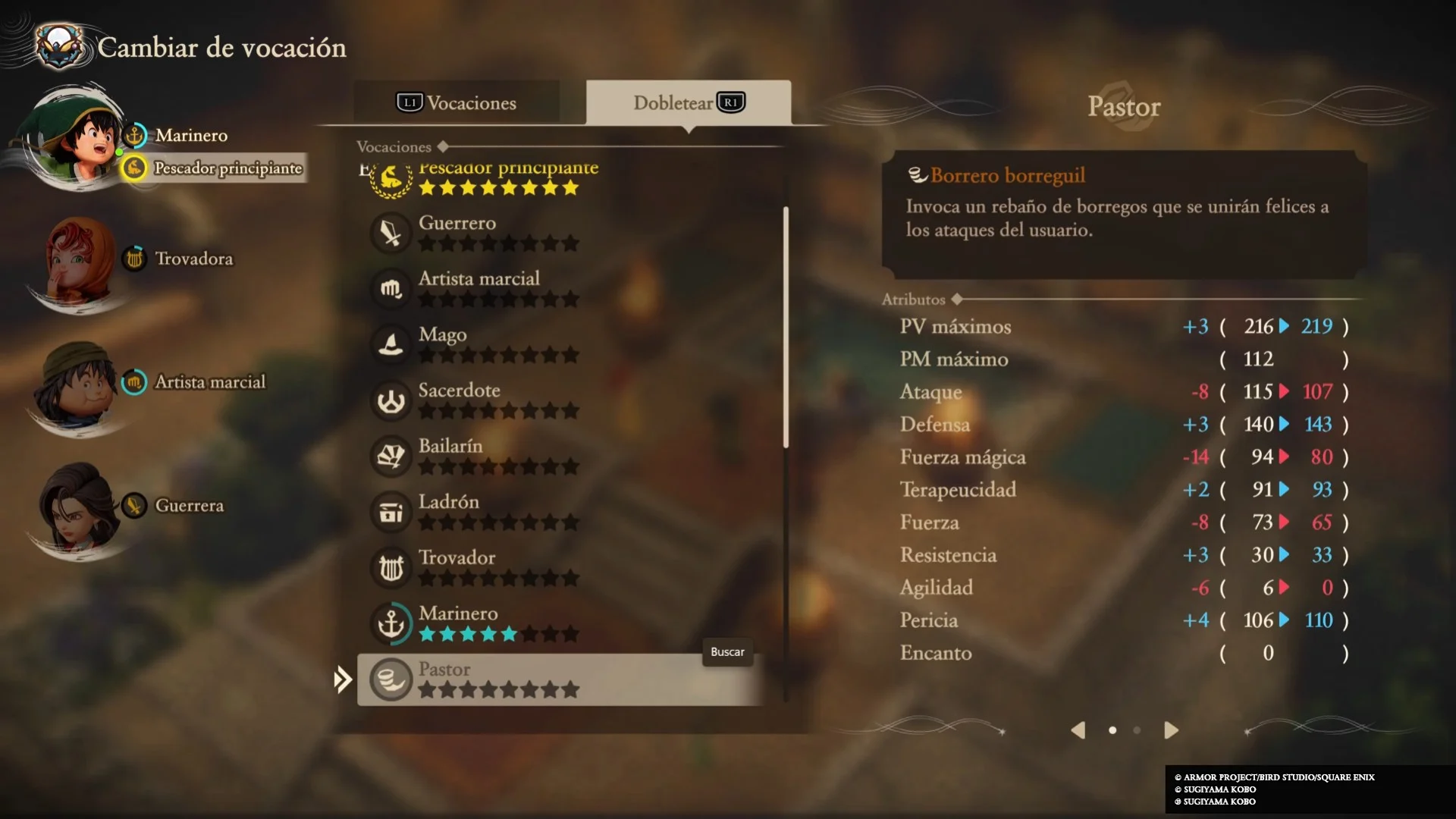The width and height of the screenshot is (1456, 819).
Task: Click the Buscar tooltip button
Action: click(727, 652)
